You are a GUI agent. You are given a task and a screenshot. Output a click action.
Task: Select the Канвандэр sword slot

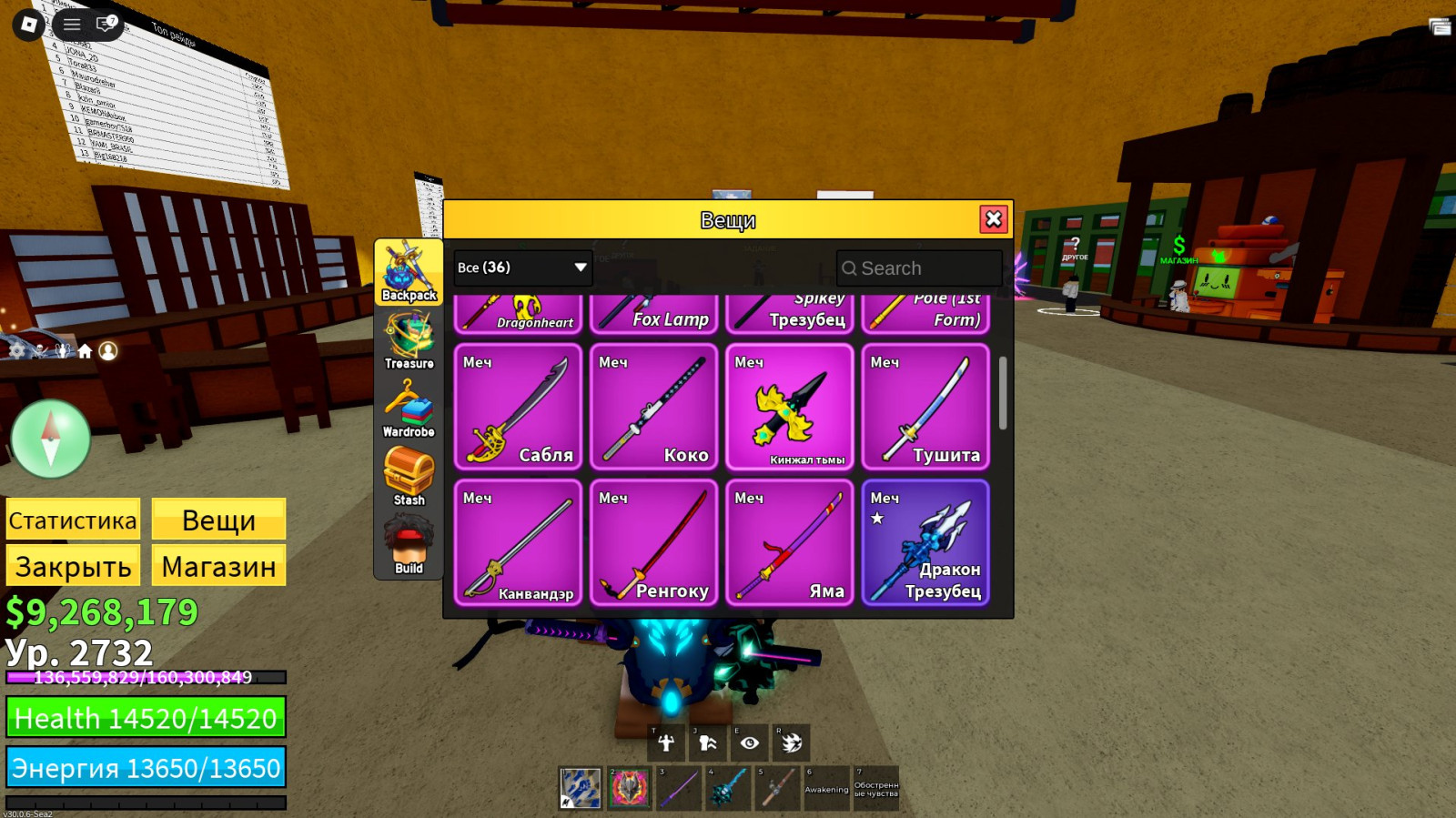point(518,542)
